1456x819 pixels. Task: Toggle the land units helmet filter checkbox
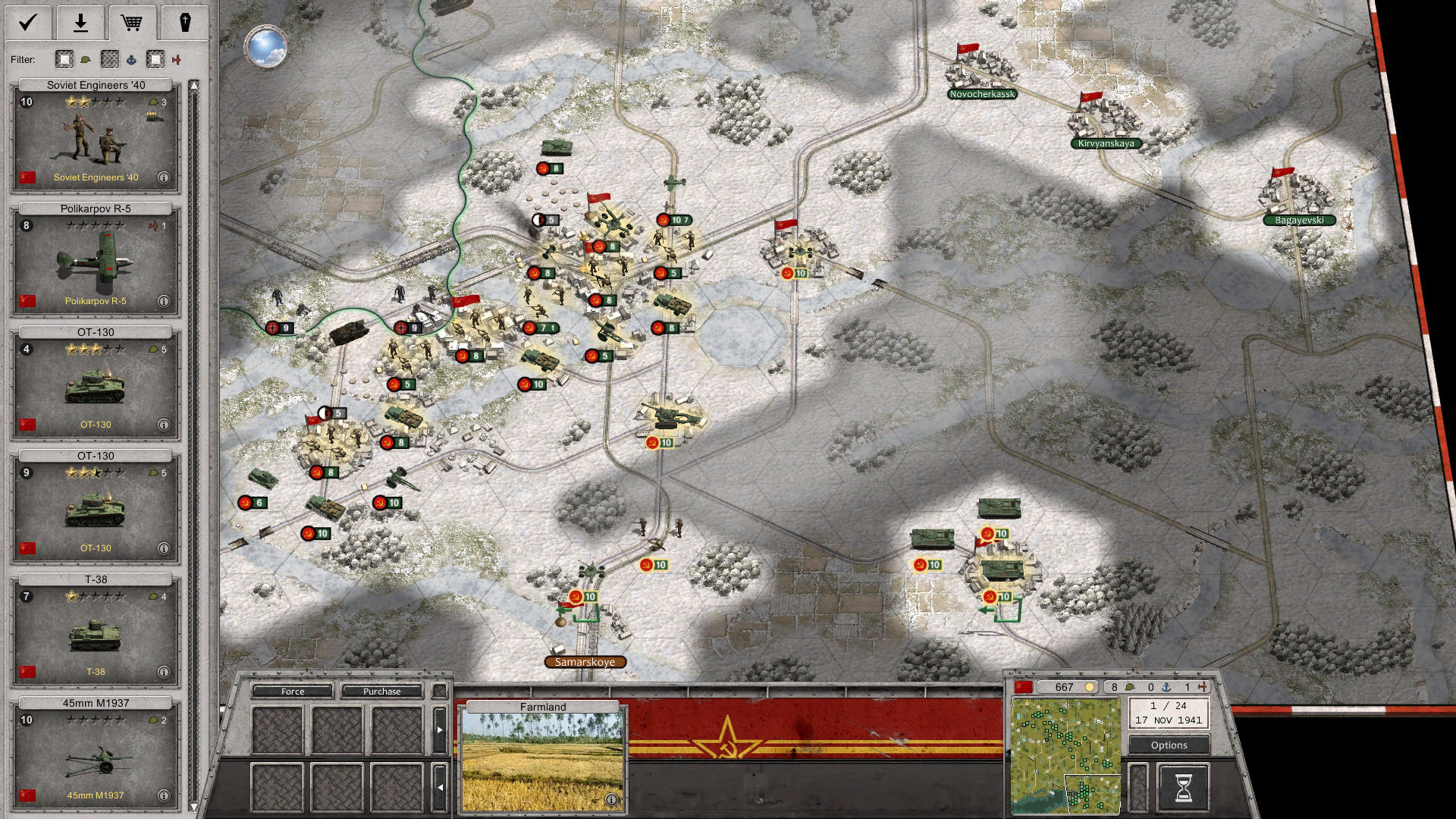tap(65, 59)
